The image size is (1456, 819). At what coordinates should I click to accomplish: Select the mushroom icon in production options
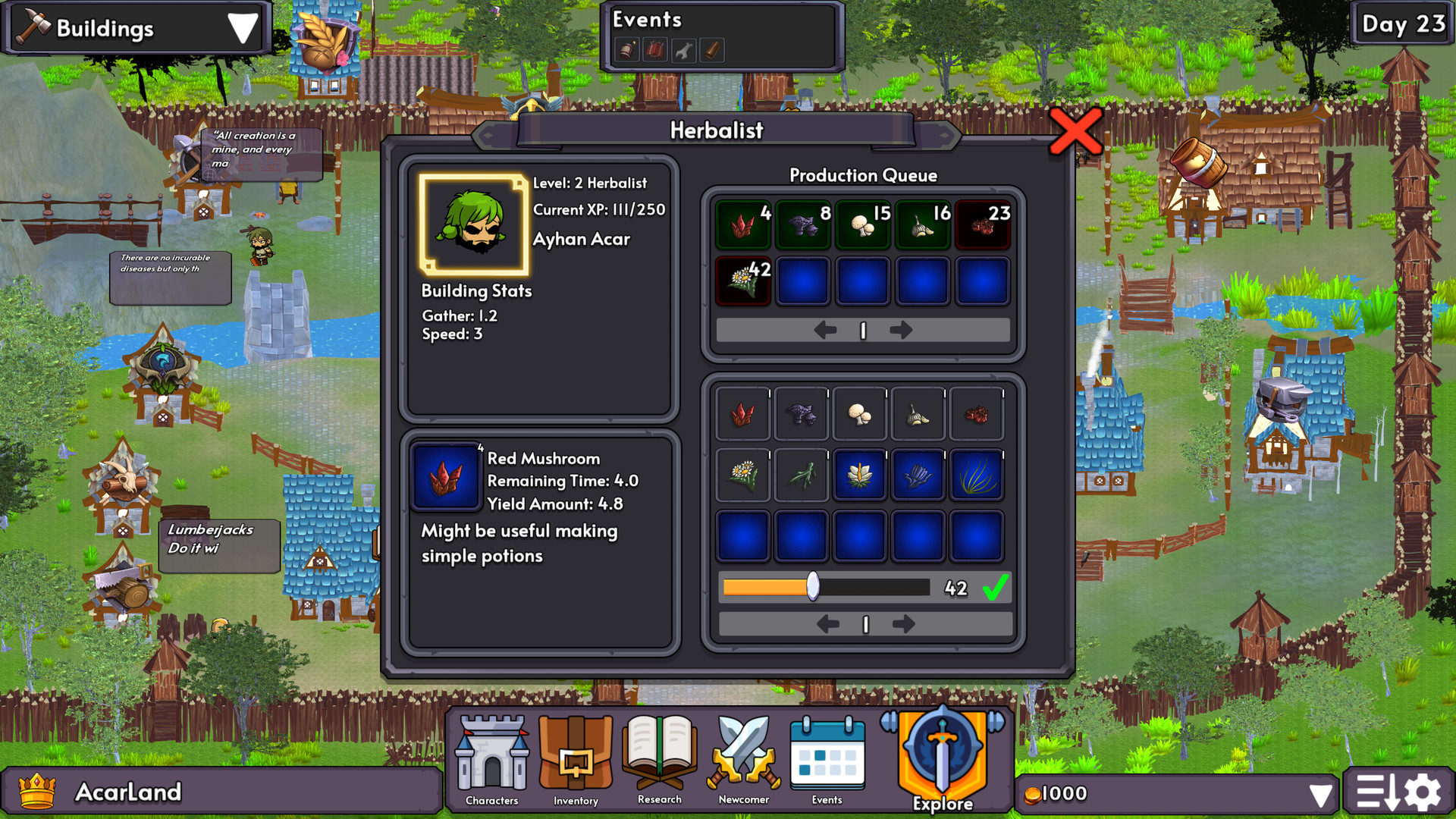859,414
